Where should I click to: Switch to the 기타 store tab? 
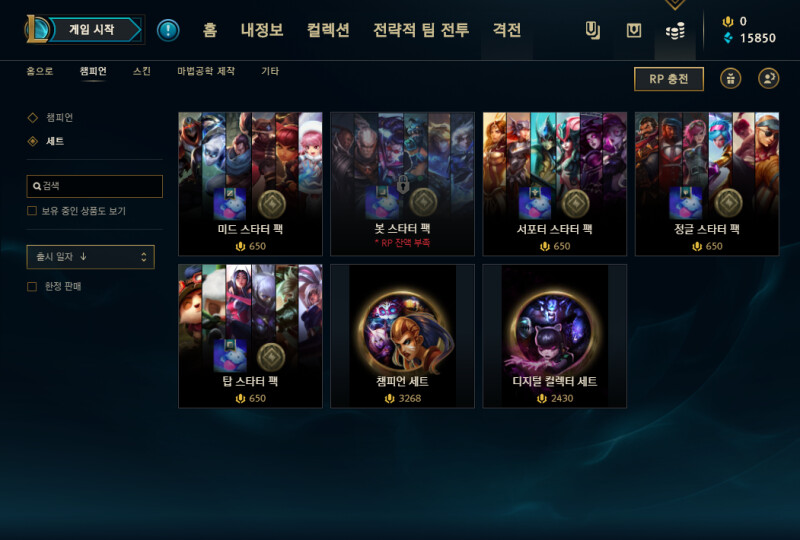point(270,72)
